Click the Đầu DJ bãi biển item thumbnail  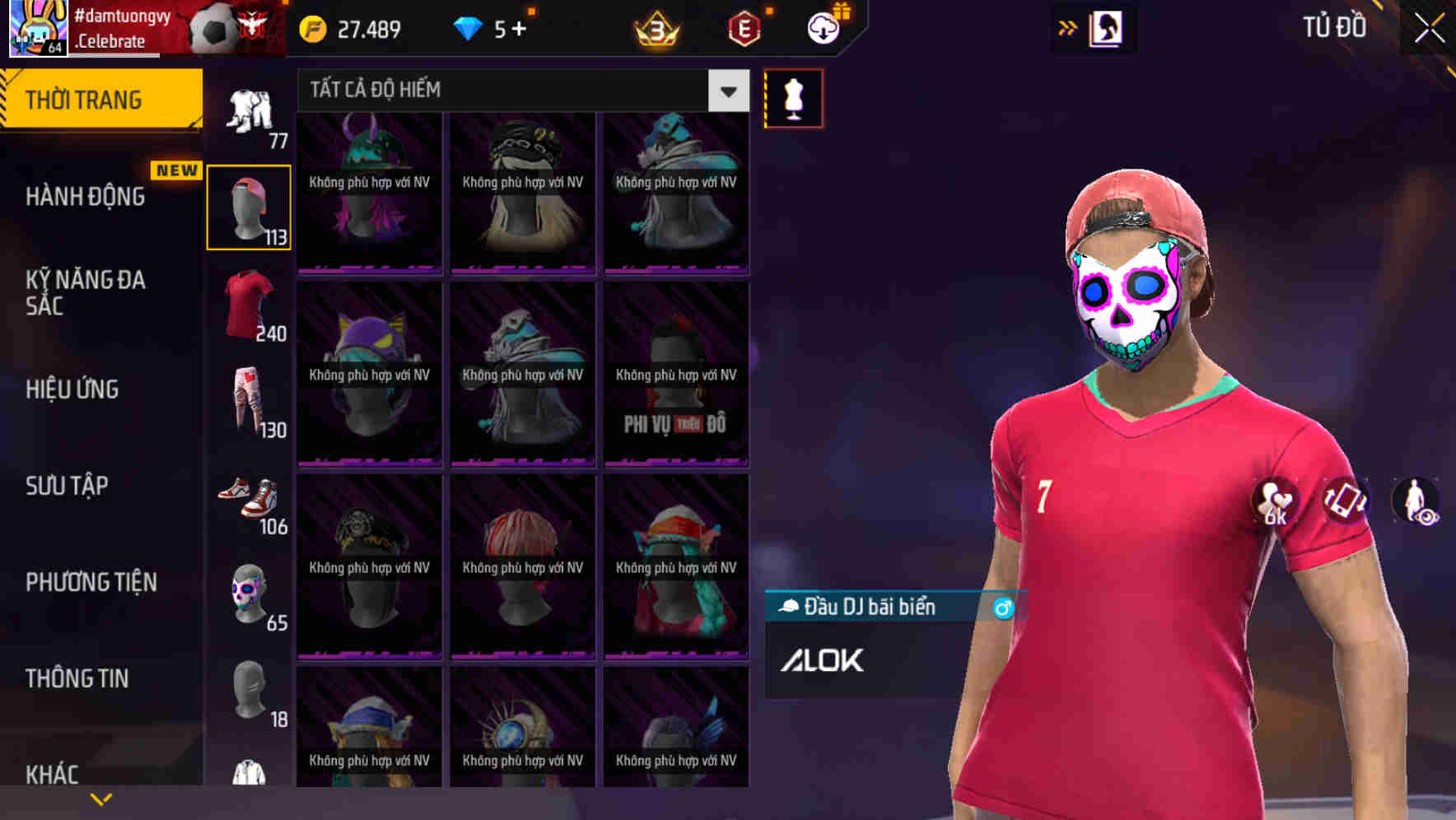click(x=789, y=607)
